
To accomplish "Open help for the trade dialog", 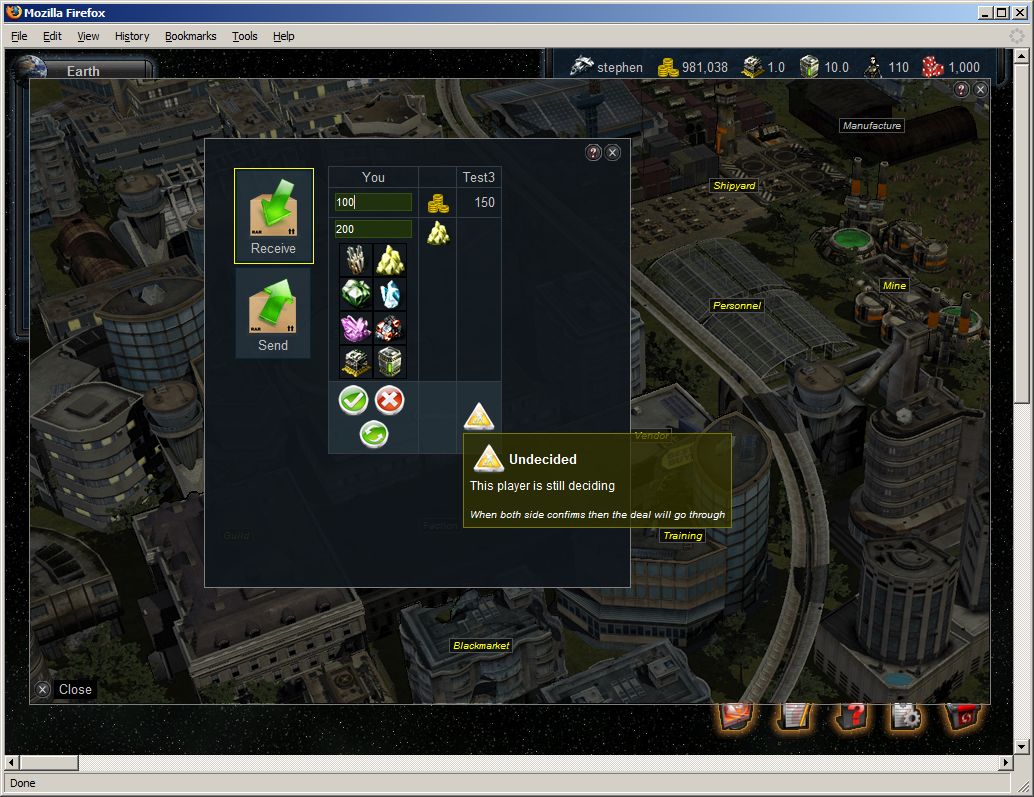I will (593, 152).
